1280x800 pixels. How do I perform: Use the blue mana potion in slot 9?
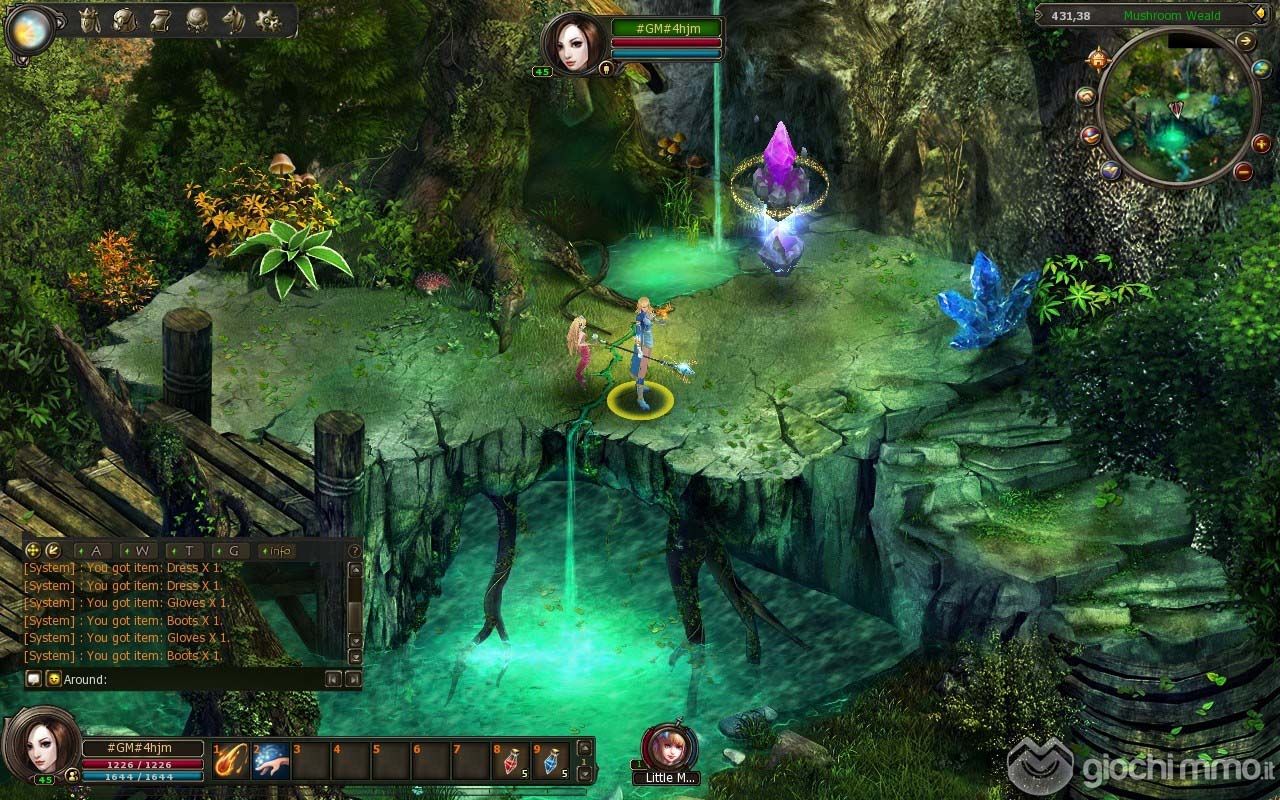point(550,761)
